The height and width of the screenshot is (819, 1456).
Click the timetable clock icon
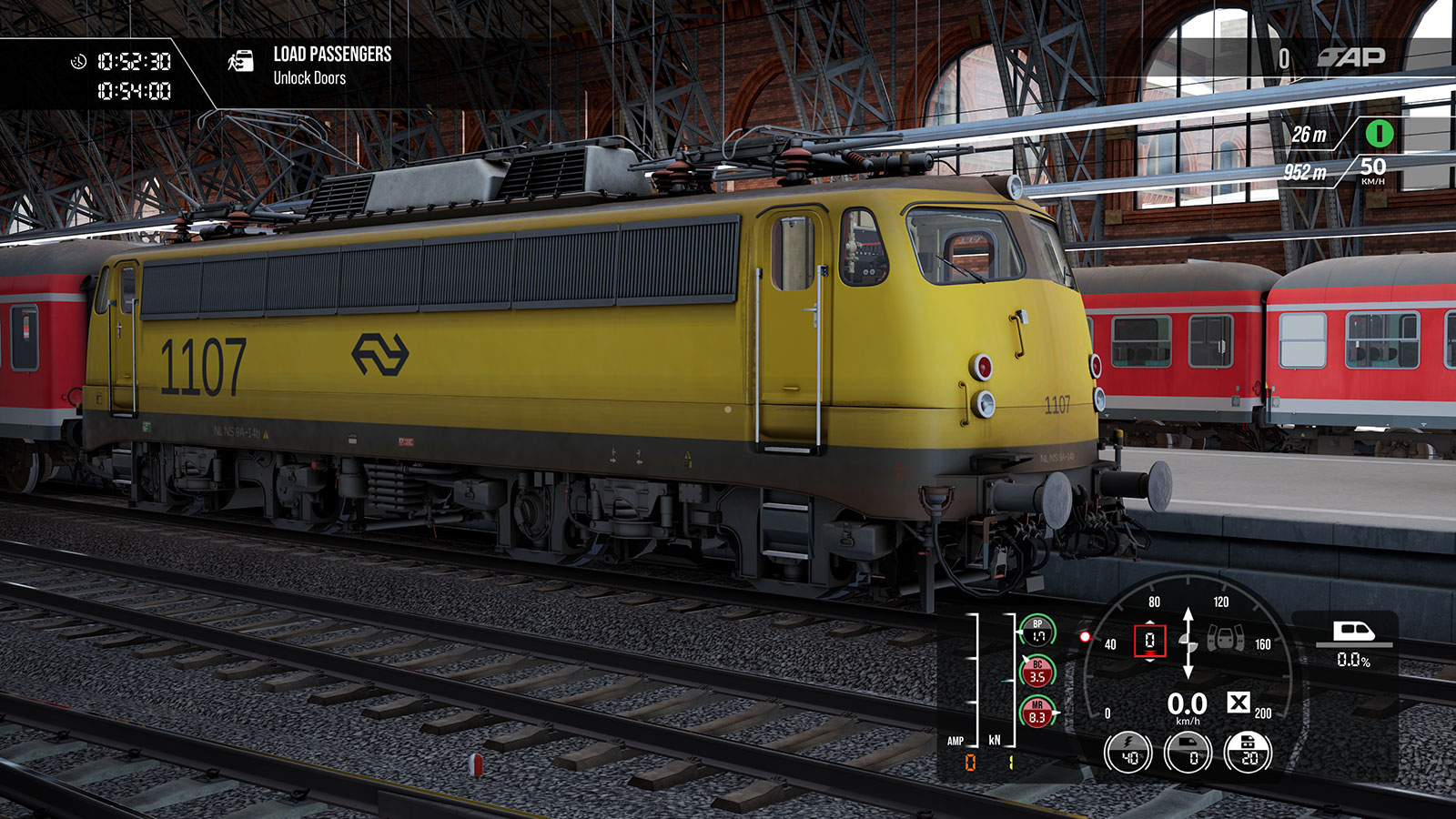(79, 62)
